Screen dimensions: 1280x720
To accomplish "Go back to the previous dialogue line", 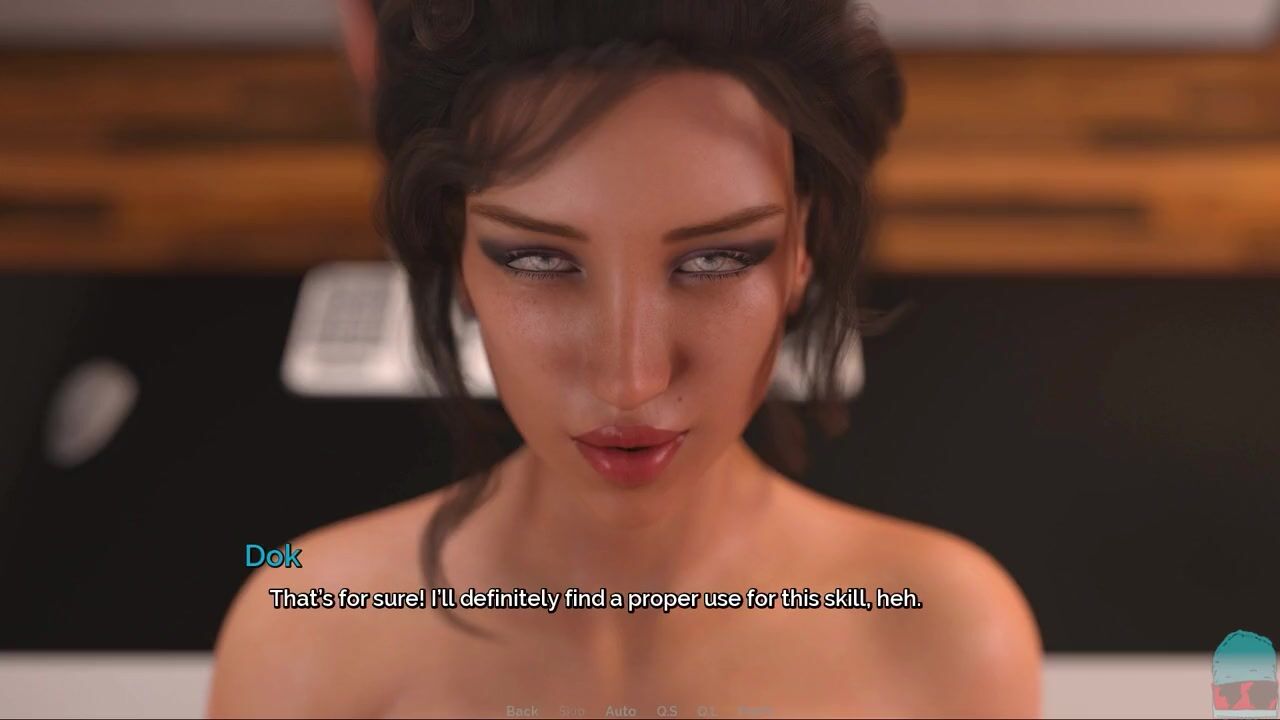I will coord(522,711).
